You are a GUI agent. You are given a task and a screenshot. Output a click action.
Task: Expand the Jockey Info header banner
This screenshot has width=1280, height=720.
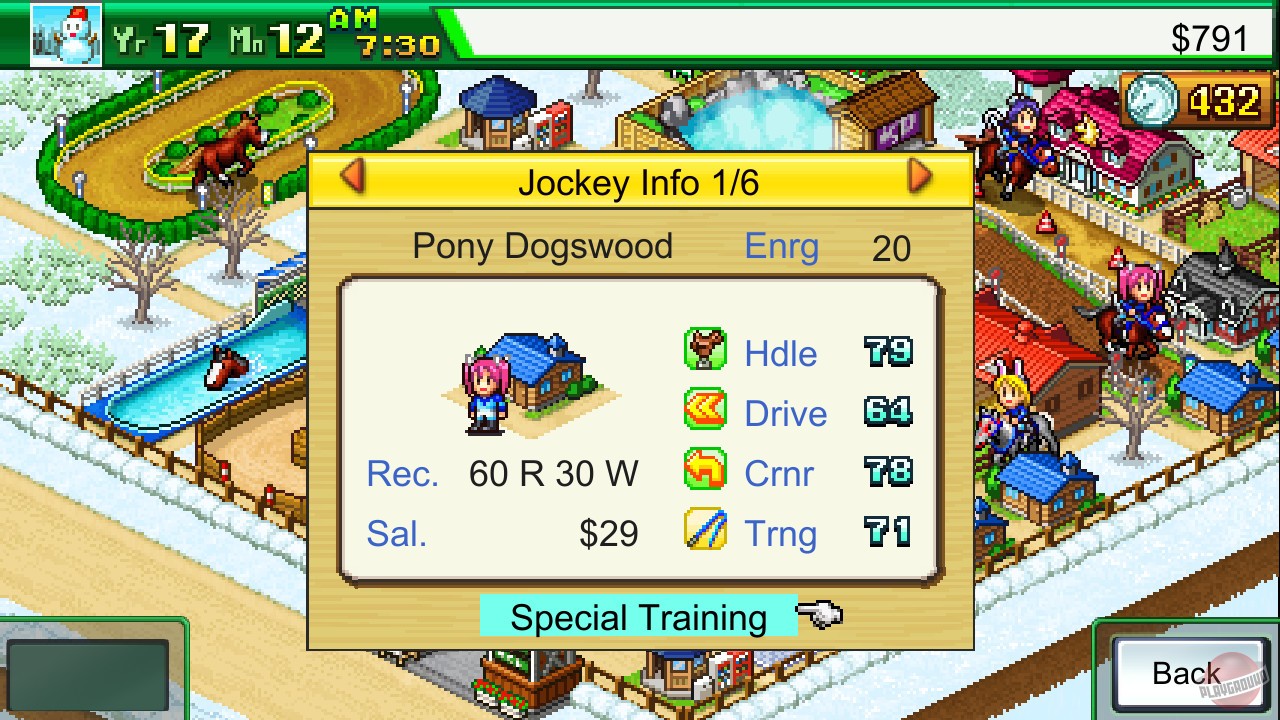point(640,180)
